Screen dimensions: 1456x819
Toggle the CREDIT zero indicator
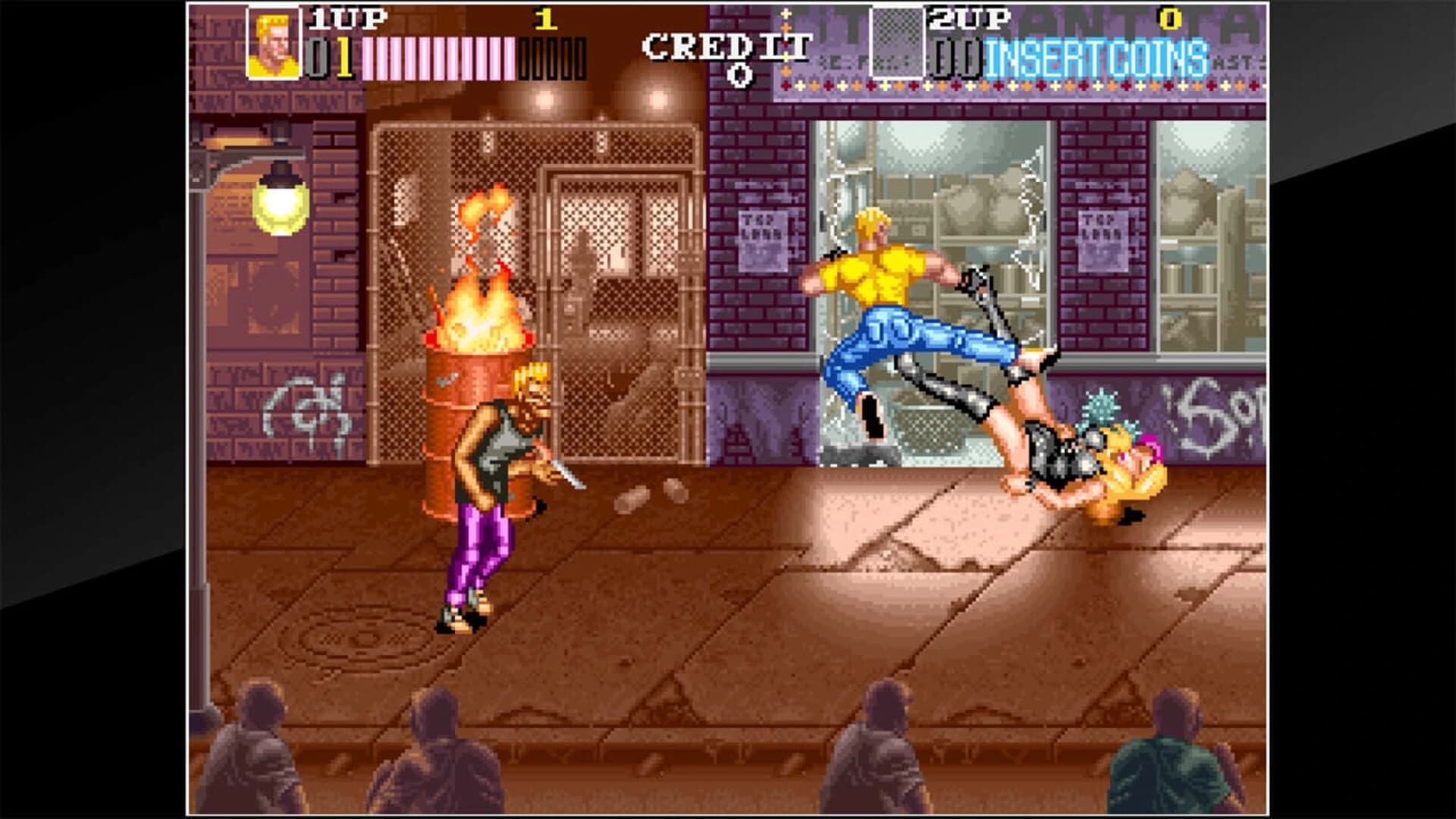739,72
